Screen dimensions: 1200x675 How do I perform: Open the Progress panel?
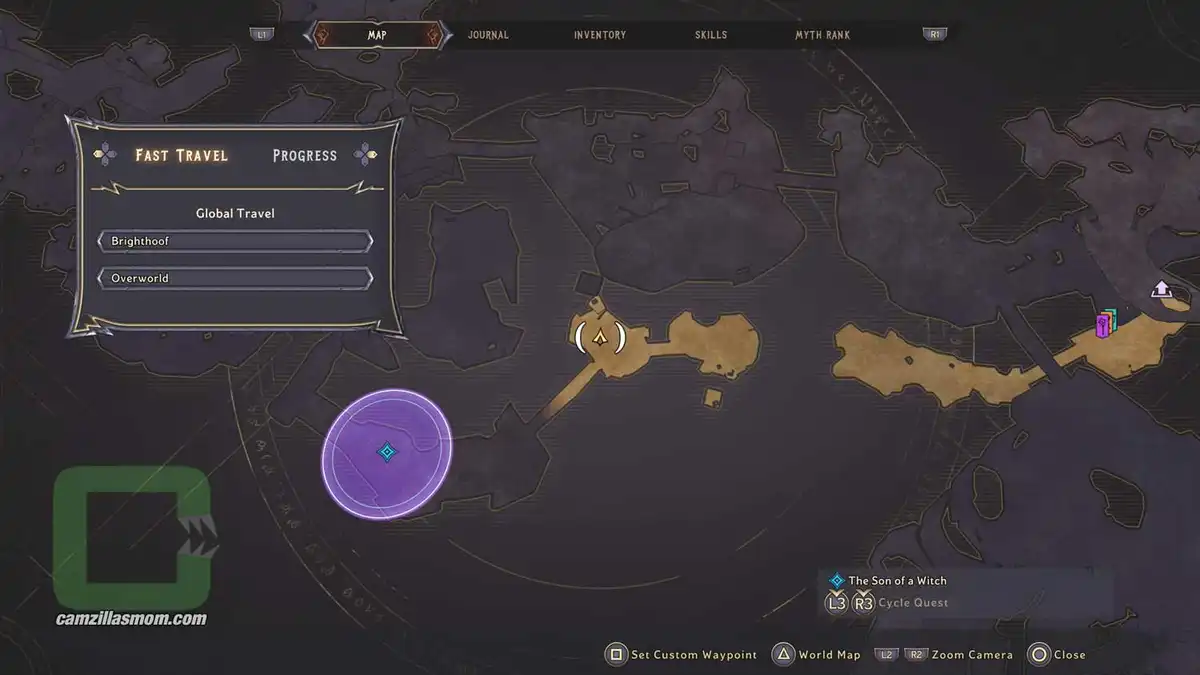coord(304,155)
